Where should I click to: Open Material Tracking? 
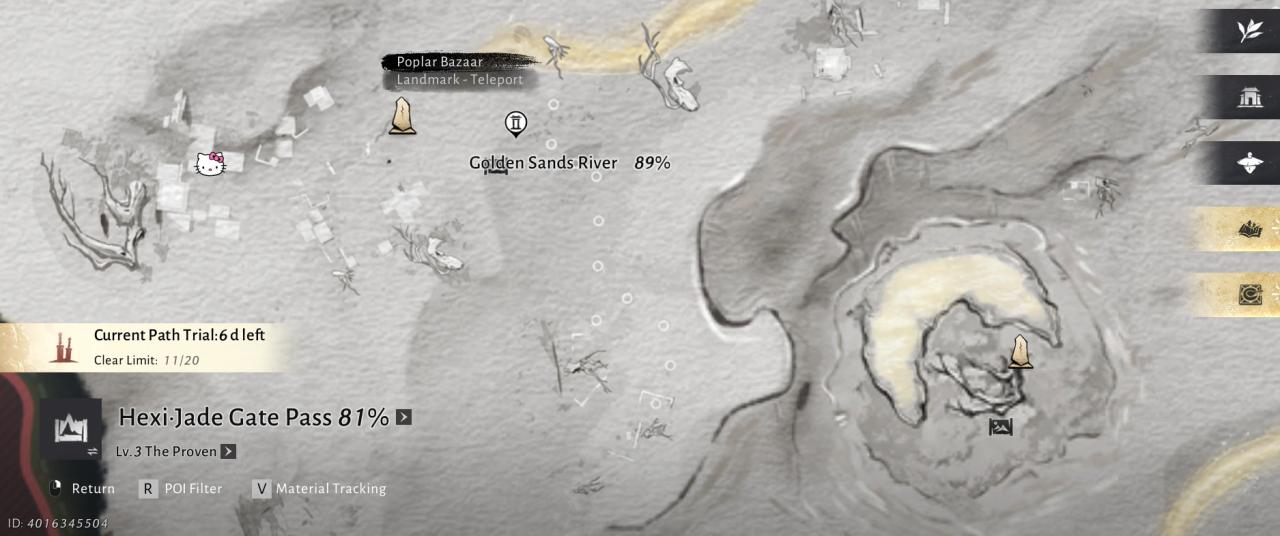click(319, 488)
